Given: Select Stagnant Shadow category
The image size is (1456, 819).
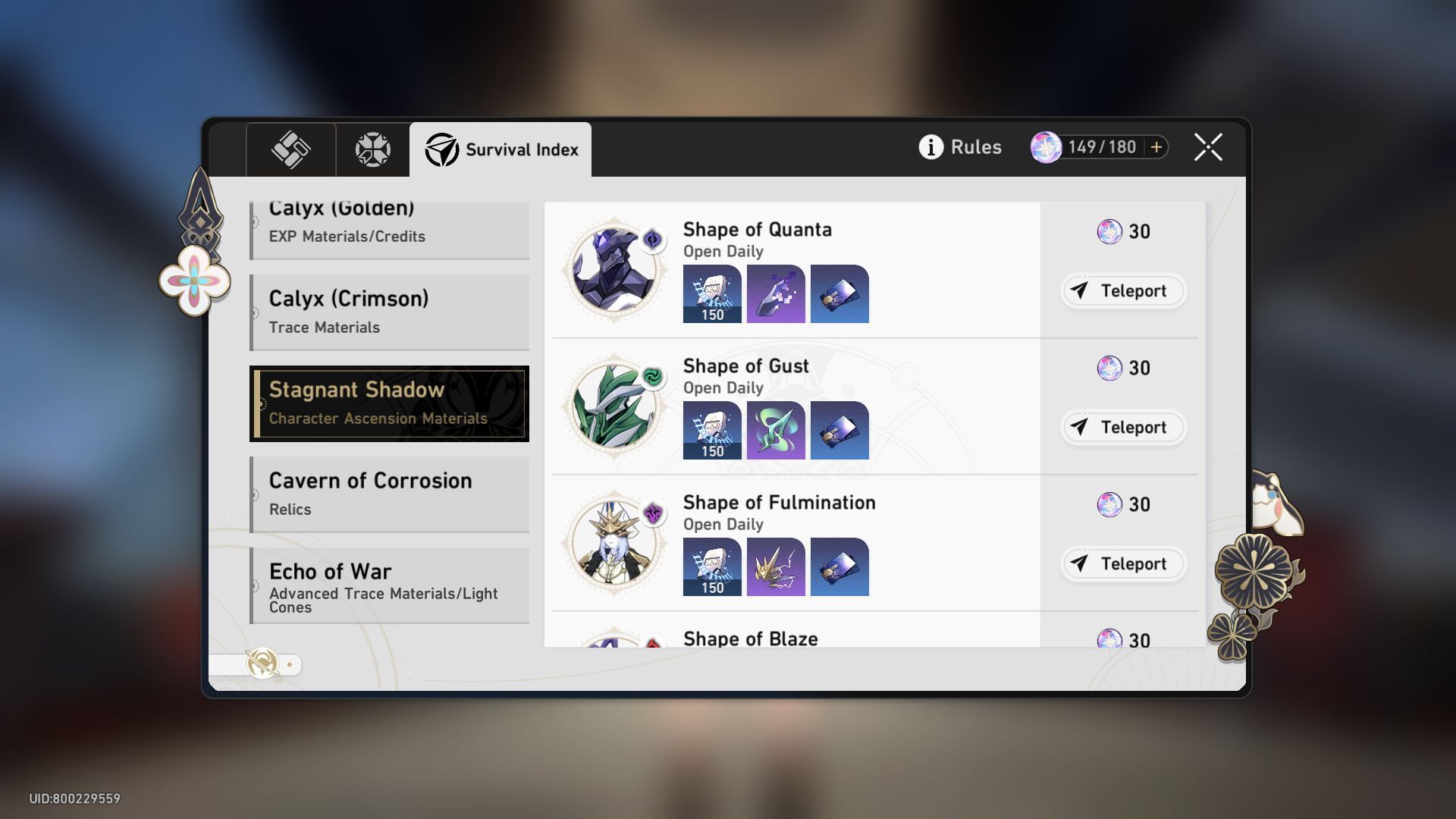Looking at the screenshot, I should 389,403.
